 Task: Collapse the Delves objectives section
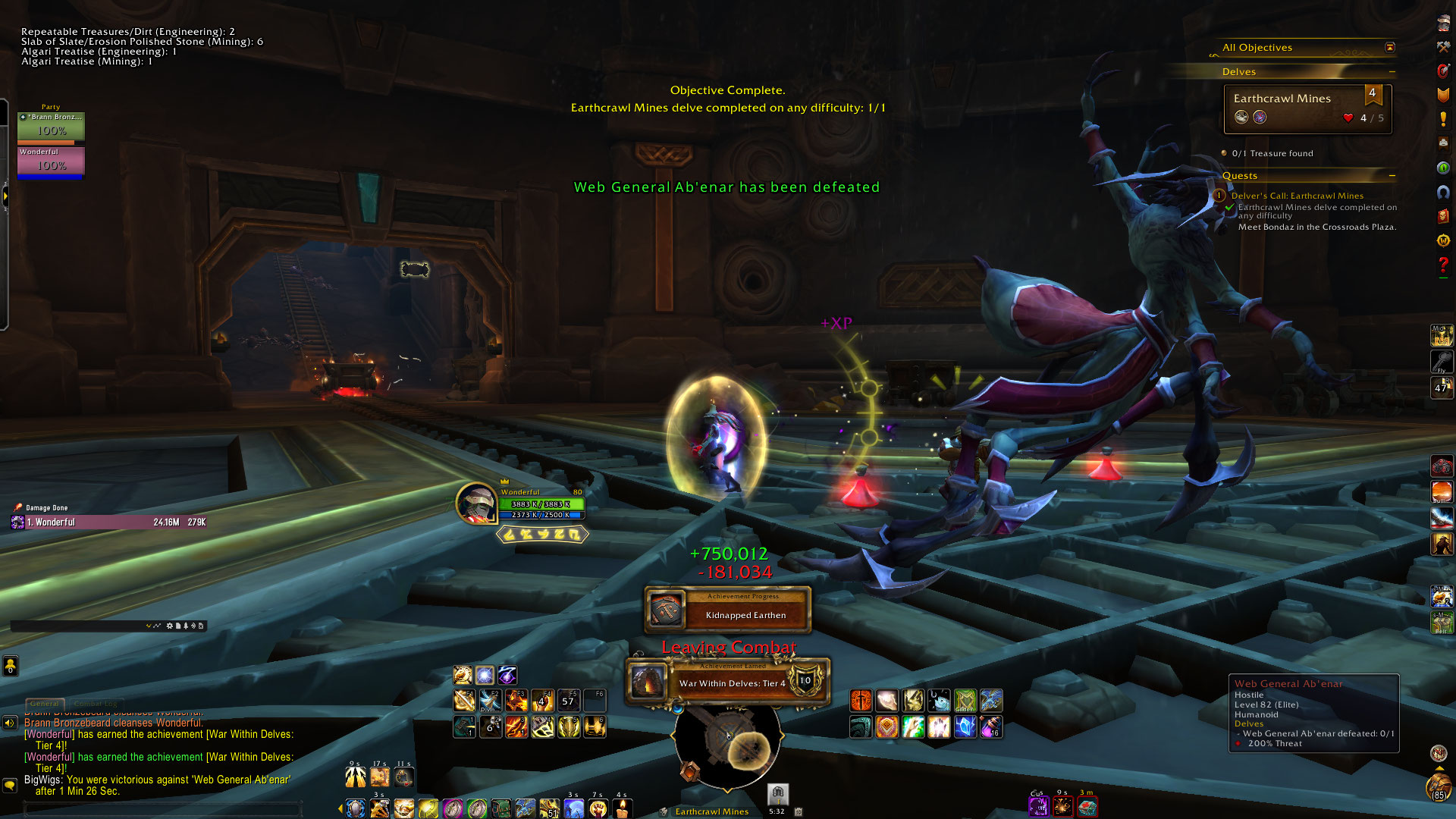tap(1392, 72)
